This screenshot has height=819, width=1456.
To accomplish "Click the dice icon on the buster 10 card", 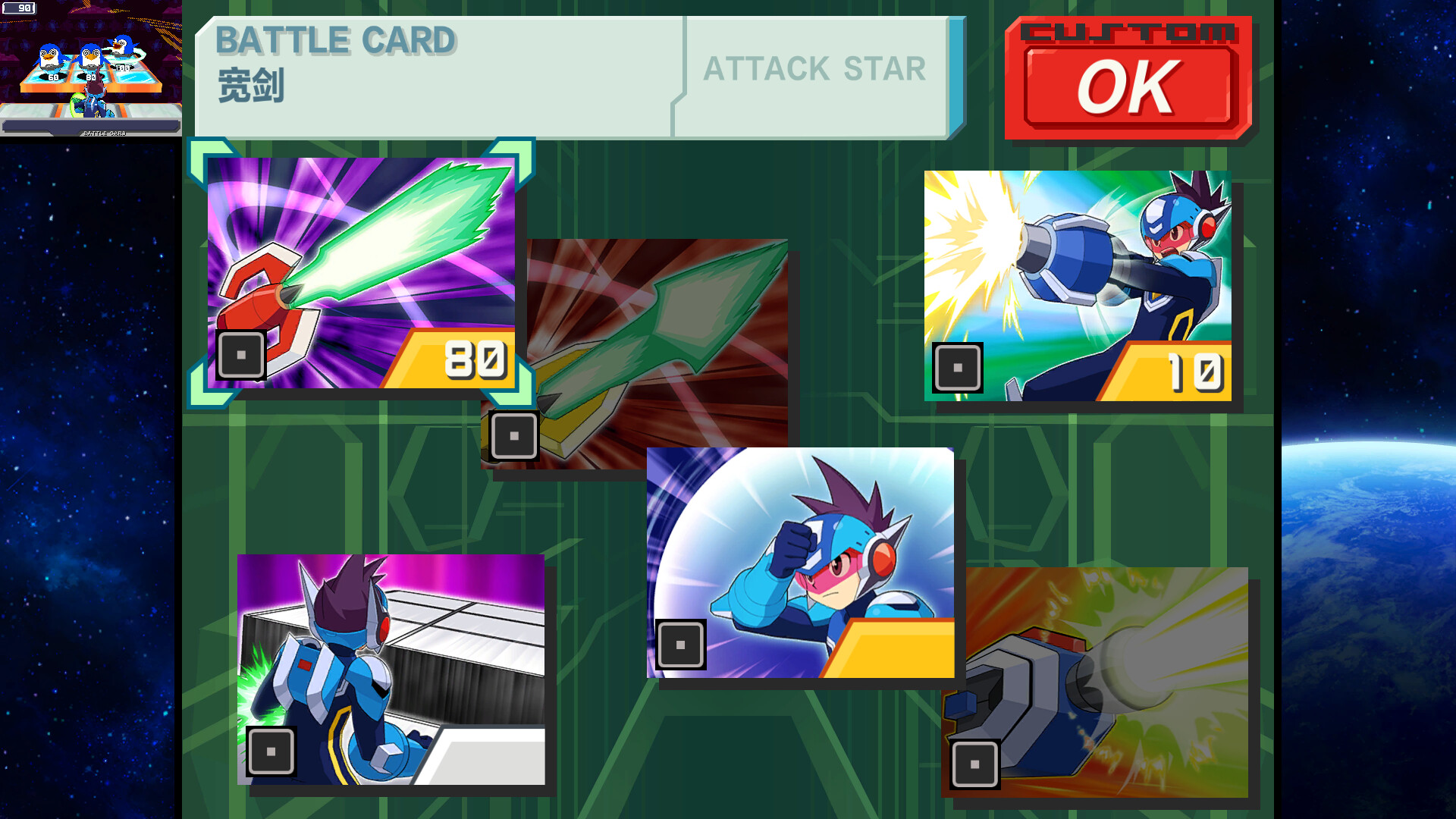I will (x=958, y=369).
